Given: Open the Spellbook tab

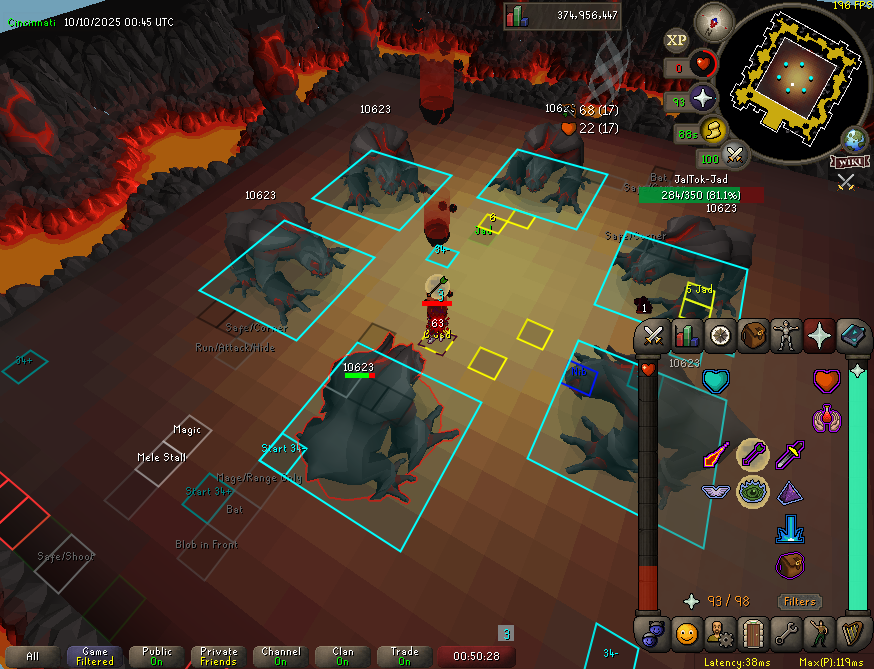Looking at the screenshot, I should click(852, 336).
